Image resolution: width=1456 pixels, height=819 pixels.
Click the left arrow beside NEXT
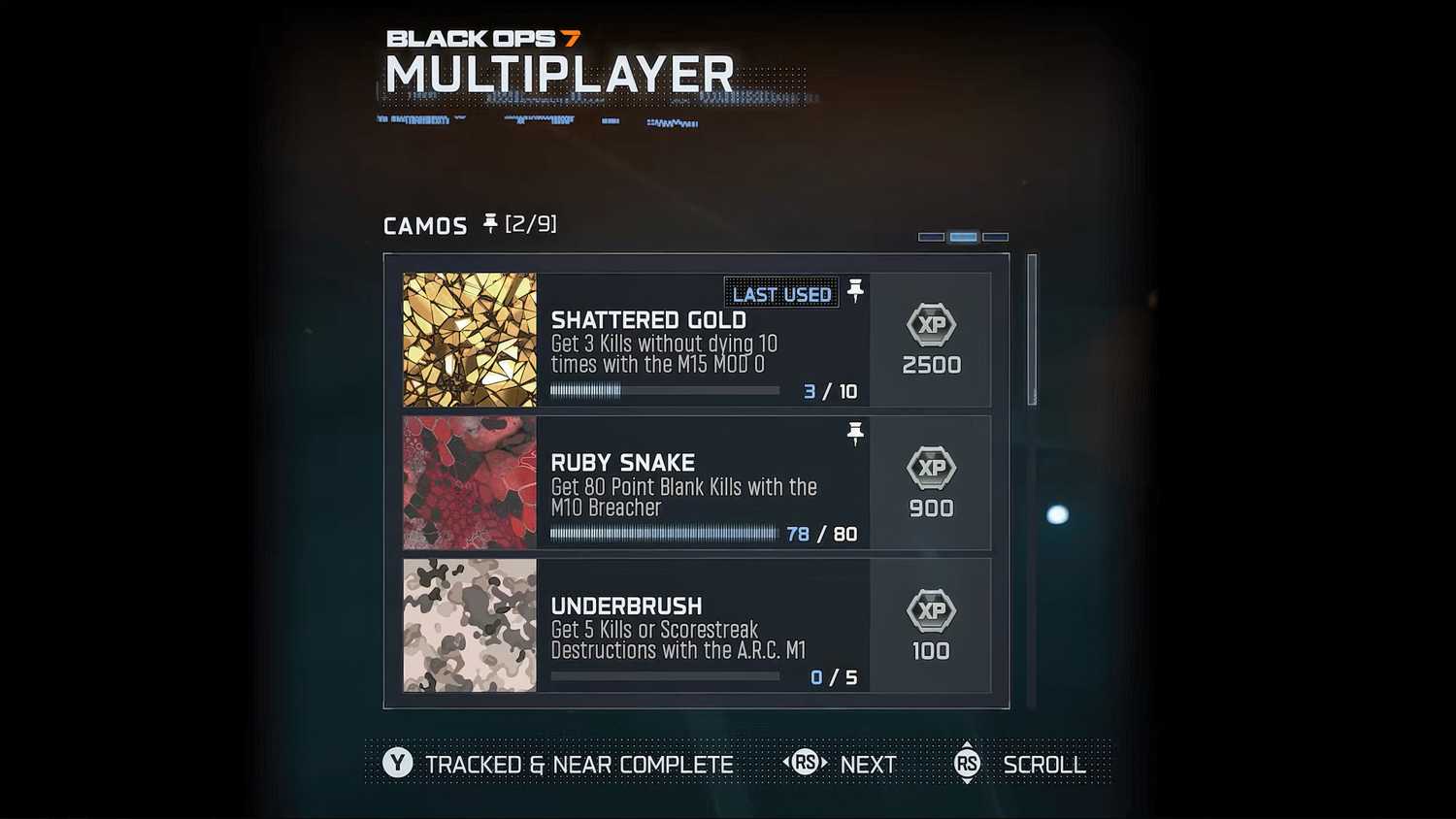coord(788,764)
